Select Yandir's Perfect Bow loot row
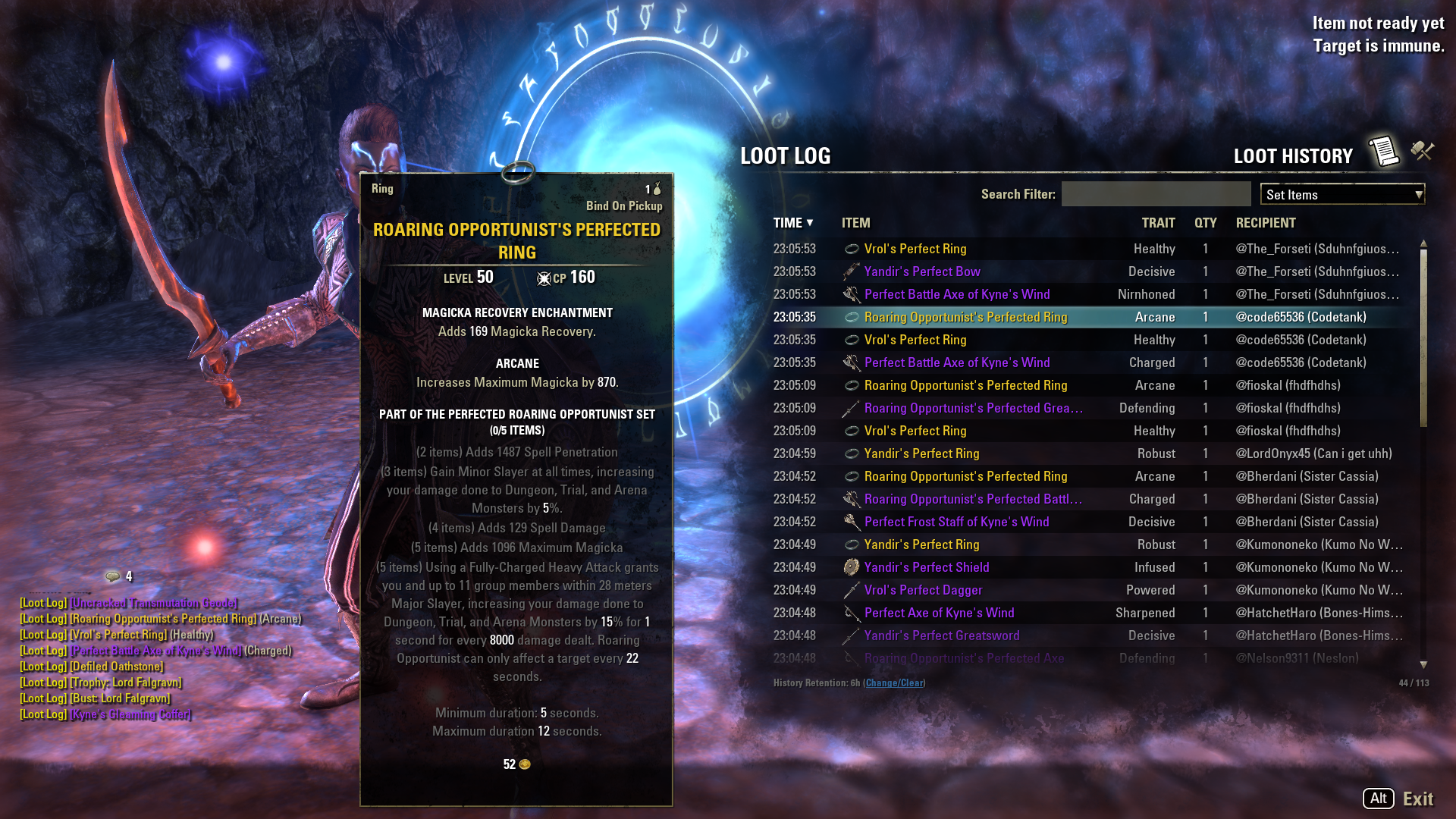 [x=922, y=271]
